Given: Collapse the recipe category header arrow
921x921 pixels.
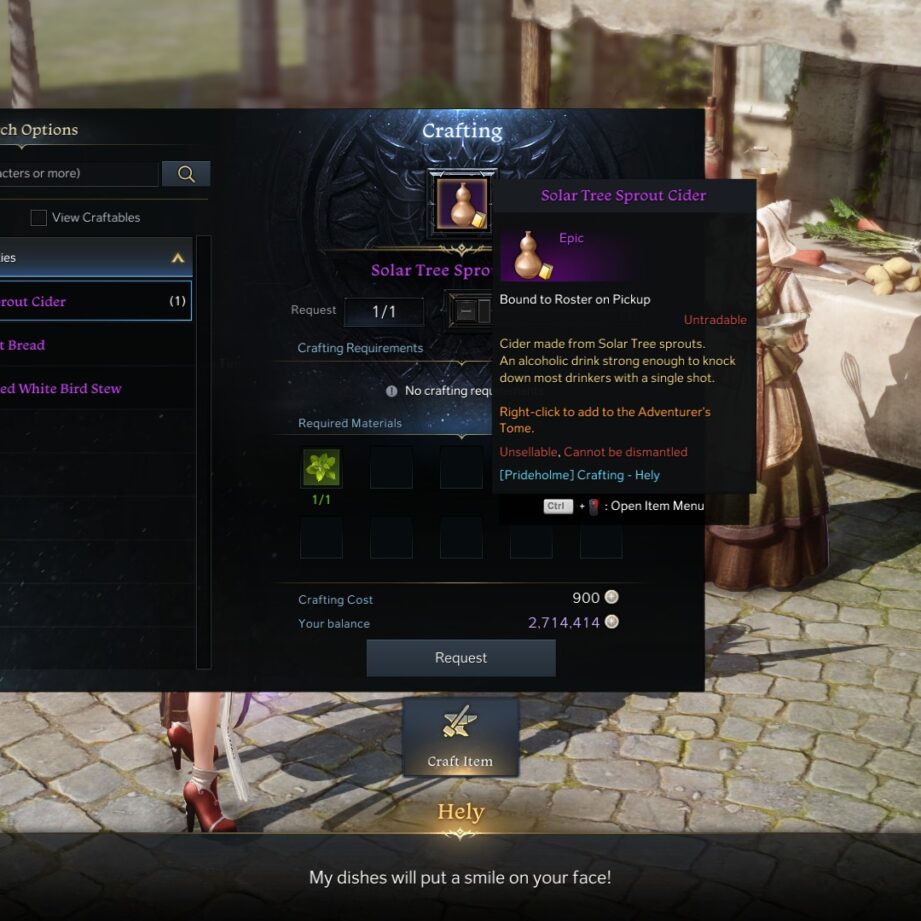Looking at the screenshot, I should pyautogui.click(x=178, y=258).
